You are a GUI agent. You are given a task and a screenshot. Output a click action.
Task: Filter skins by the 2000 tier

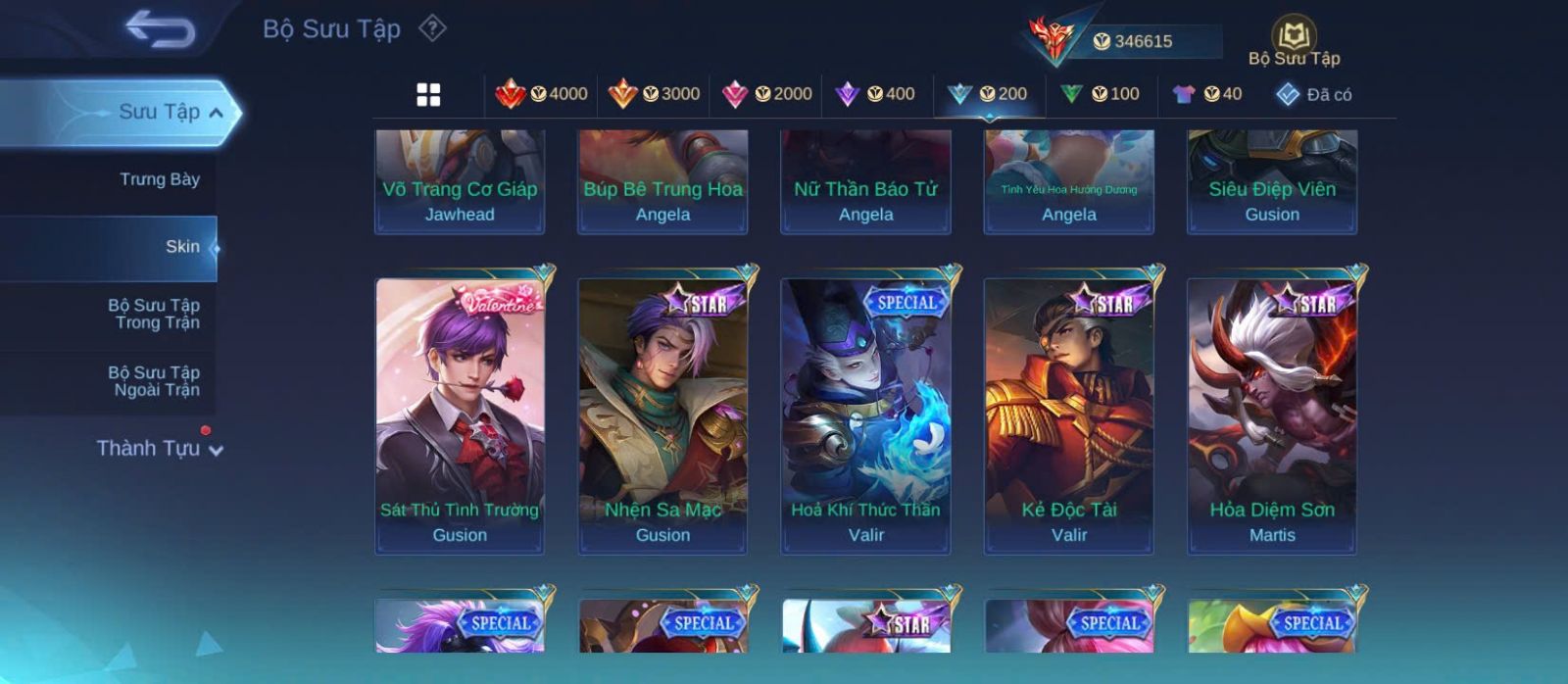tap(766, 94)
